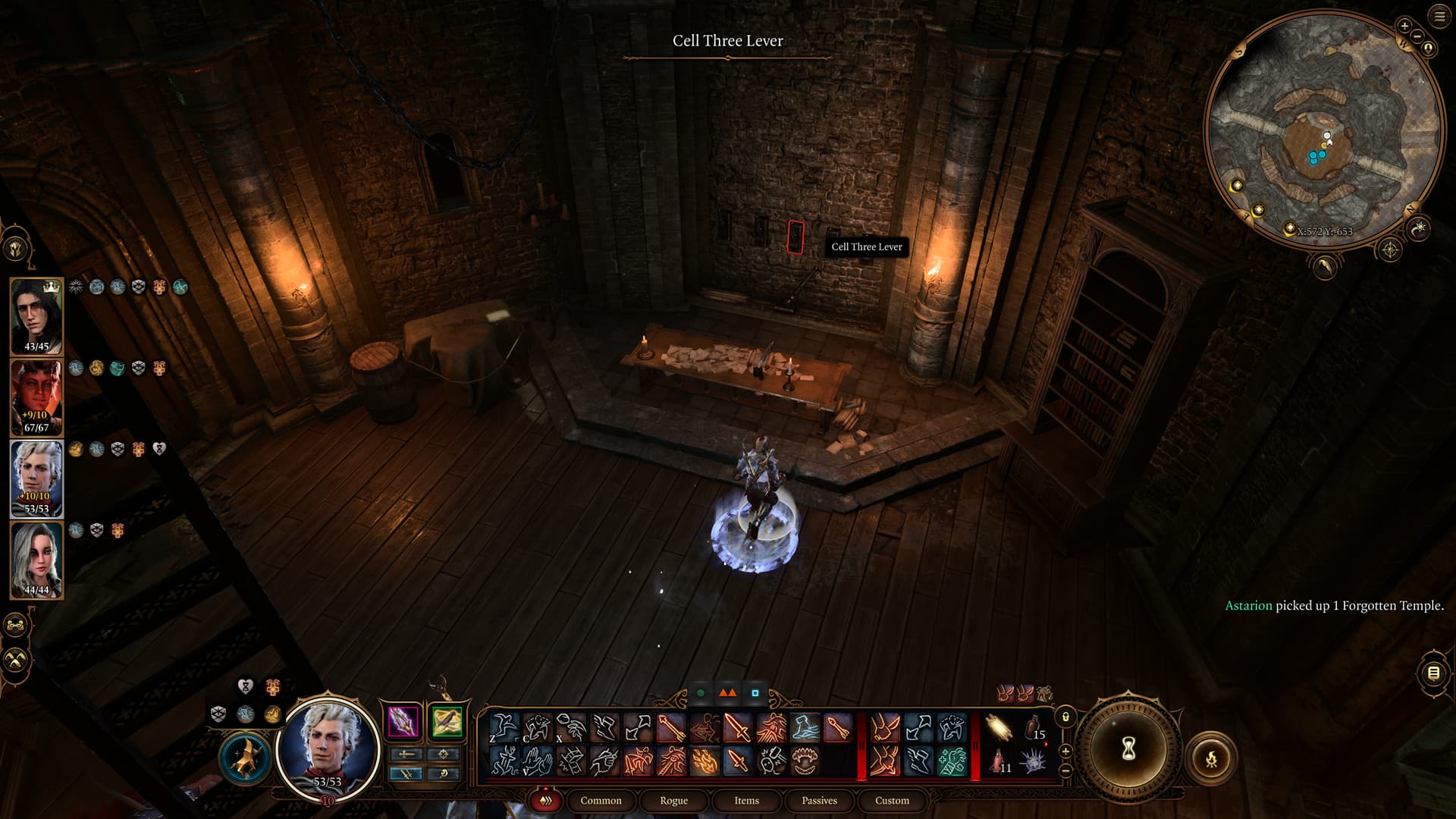Click the End Turn hourglass button

point(1128,750)
